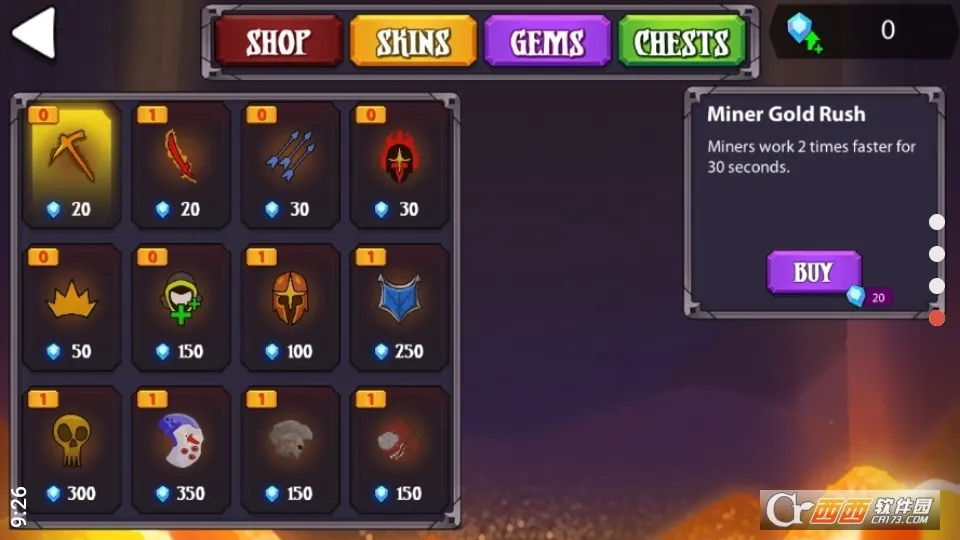Viewport: 960px width, 540px height.
Task: Open the Chests tab
Action: pyautogui.click(x=682, y=42)
